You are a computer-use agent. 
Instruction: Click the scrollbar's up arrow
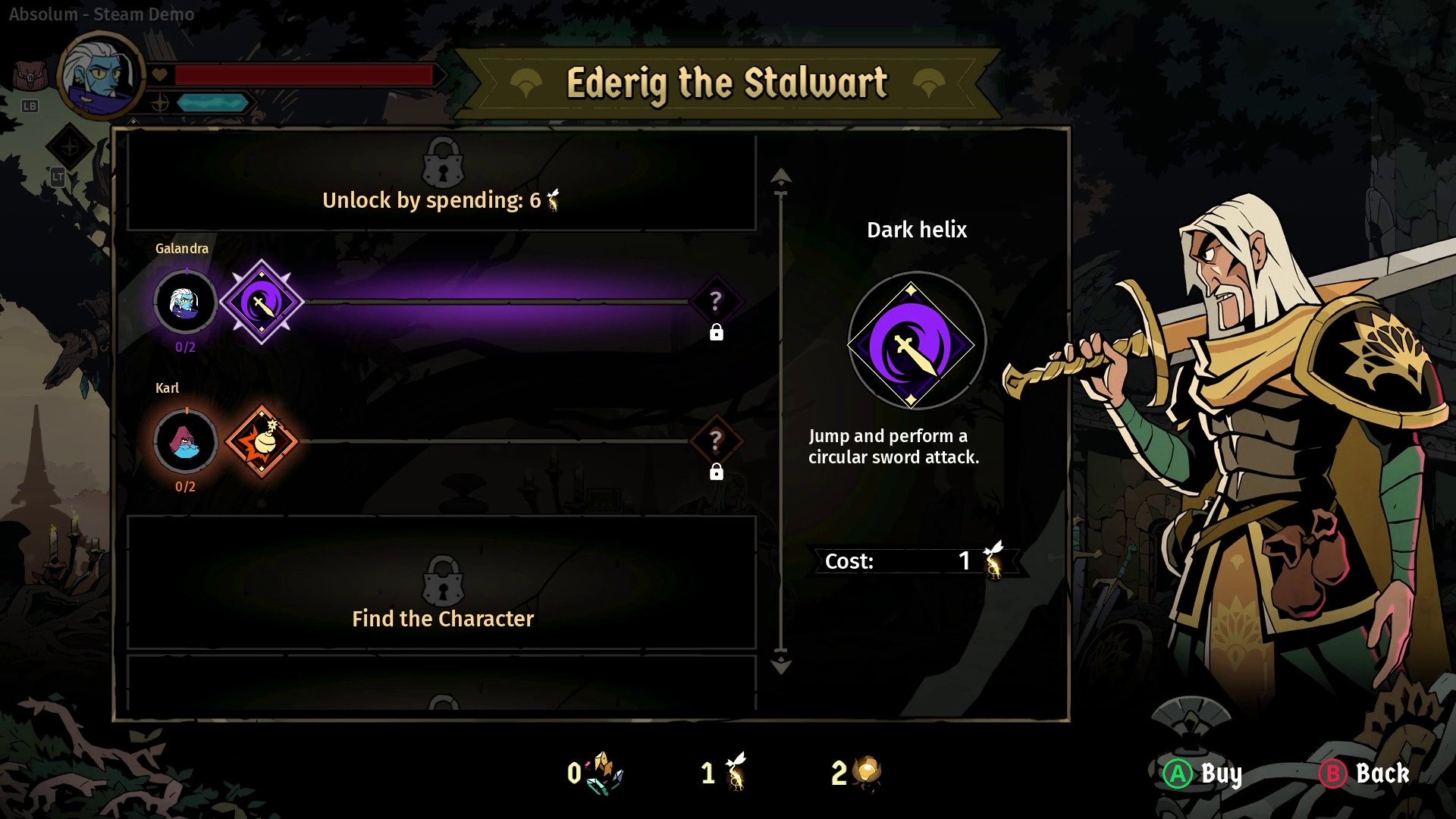point(780,177)
